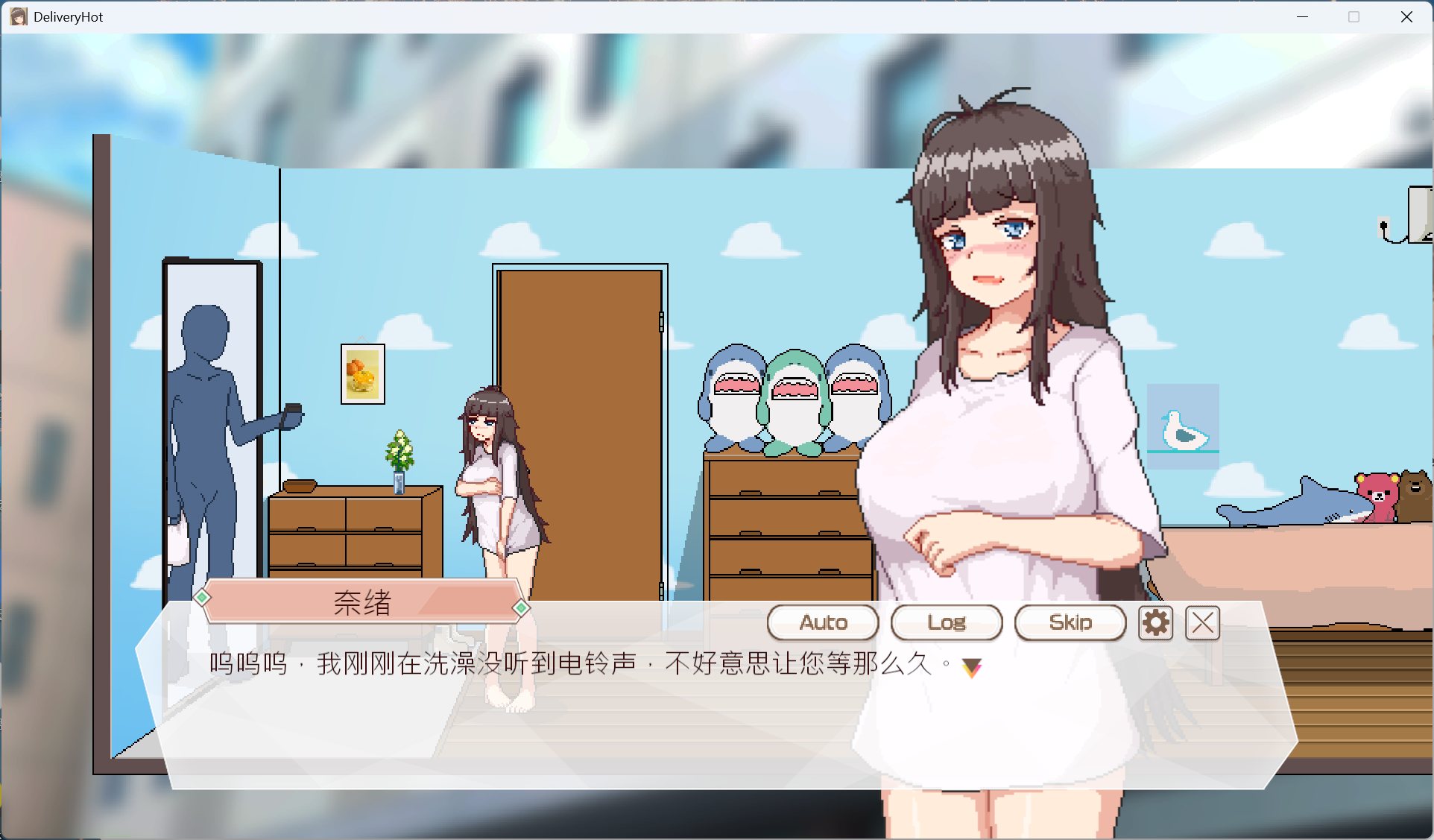Open the Log to view dialogue history
Viewport: 1434px width, 840px height.
(947, 622)
